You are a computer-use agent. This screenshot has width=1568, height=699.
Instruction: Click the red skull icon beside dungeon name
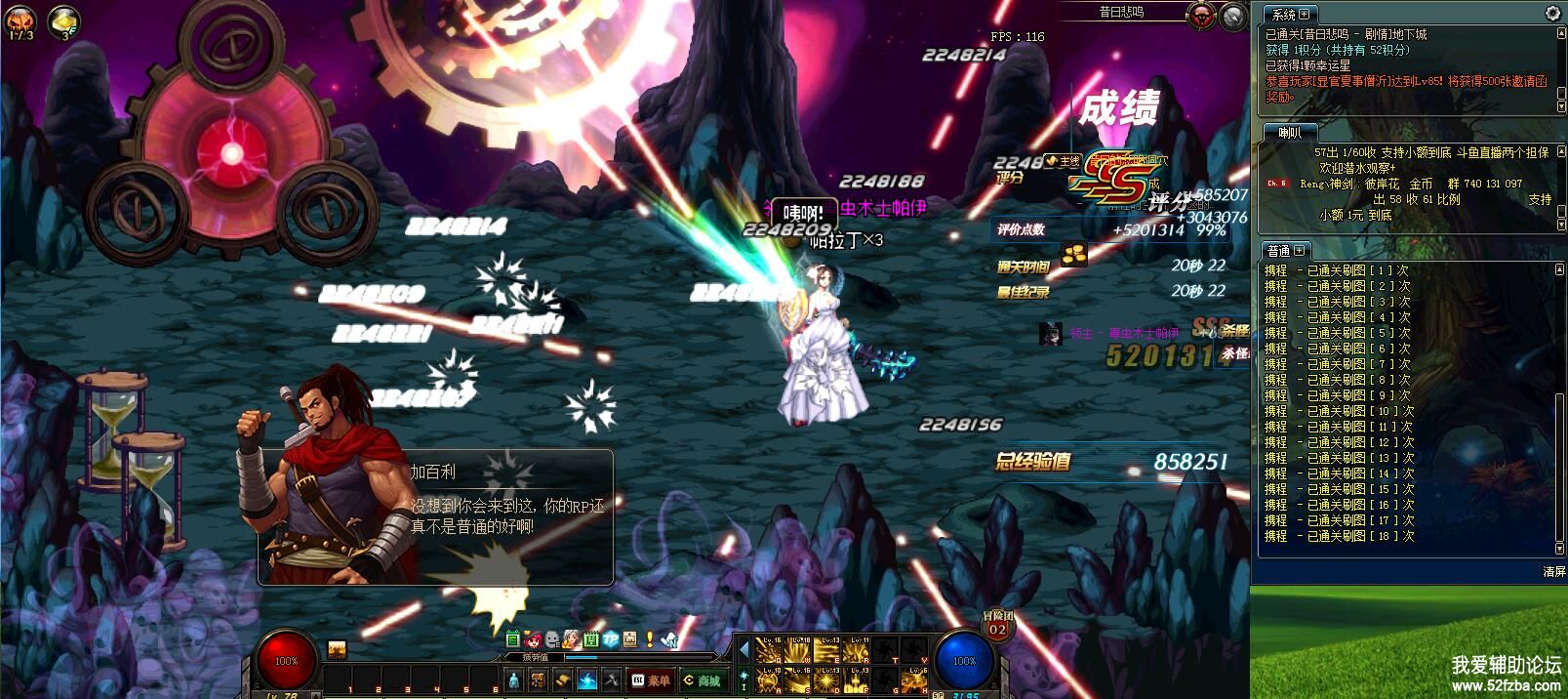click(1201, 15)
